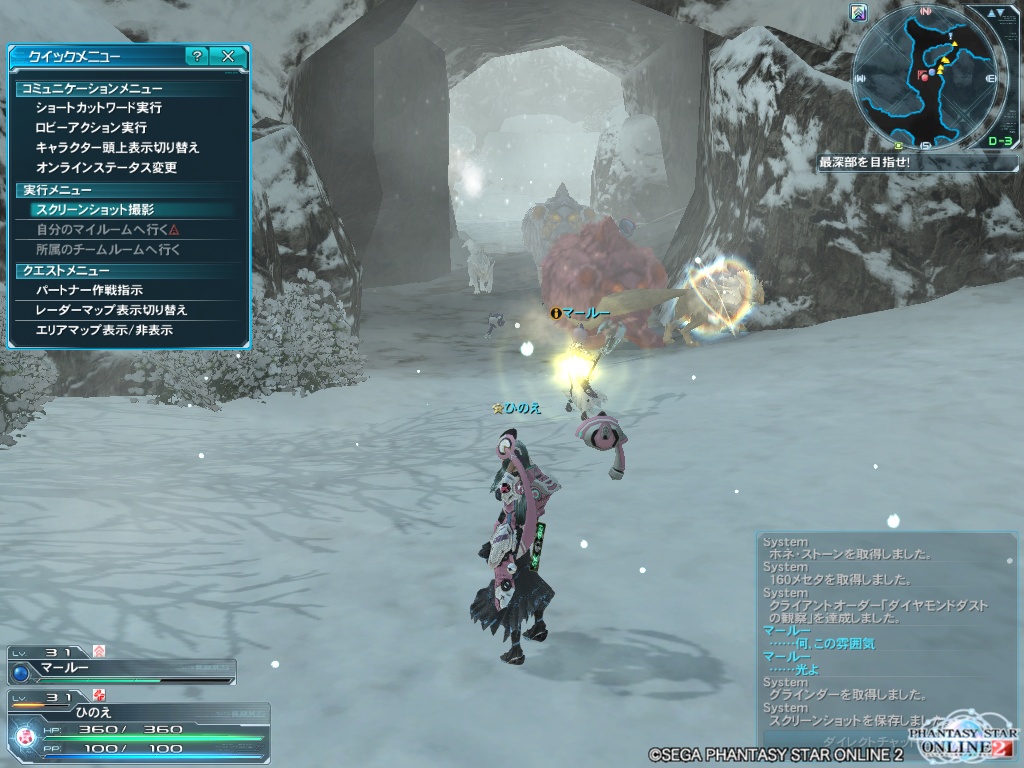Take a screenshot with スクリーンショット撮影
1024x768 pixels.
(x=94, y=210)
